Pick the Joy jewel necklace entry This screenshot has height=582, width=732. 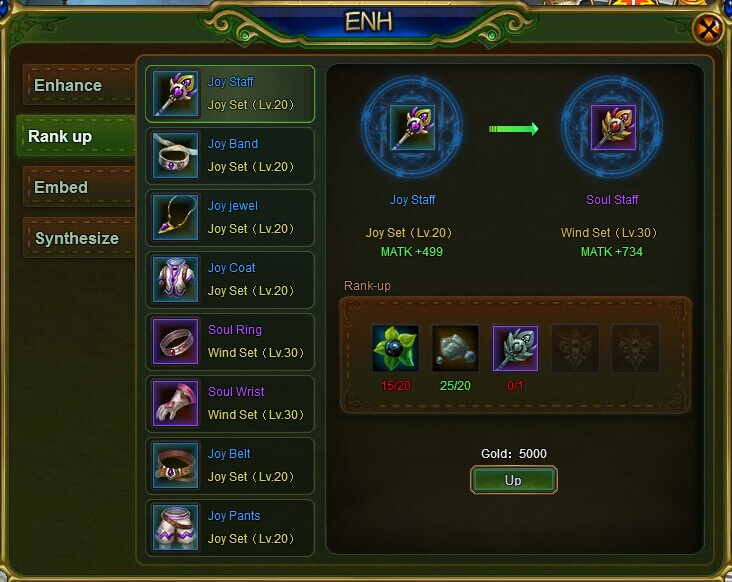230,218
